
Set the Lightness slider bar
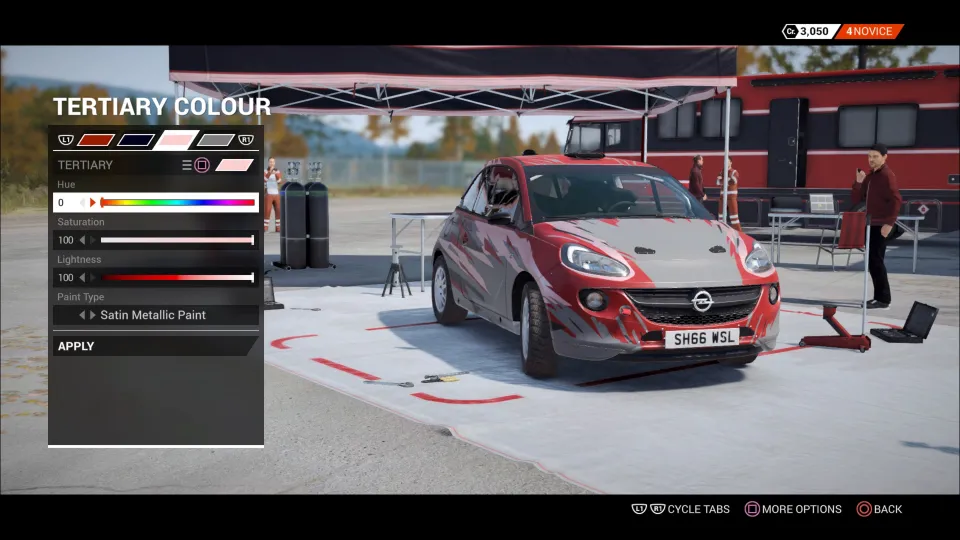pos(177,277)
